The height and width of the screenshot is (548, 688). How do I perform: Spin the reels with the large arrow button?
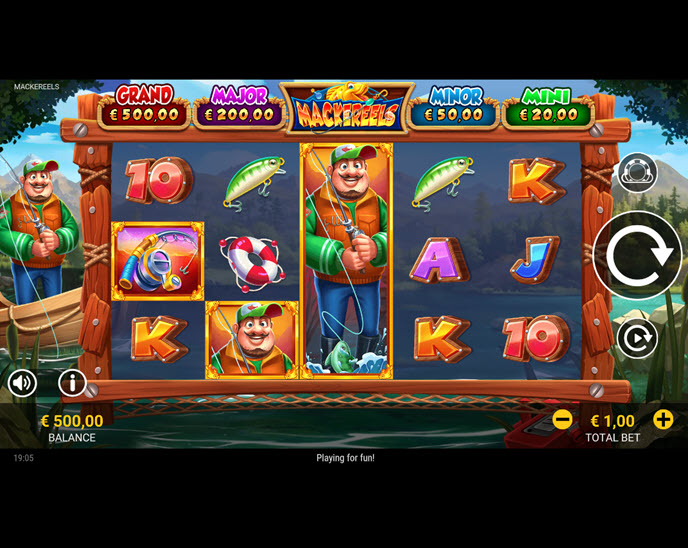[637, 255]
